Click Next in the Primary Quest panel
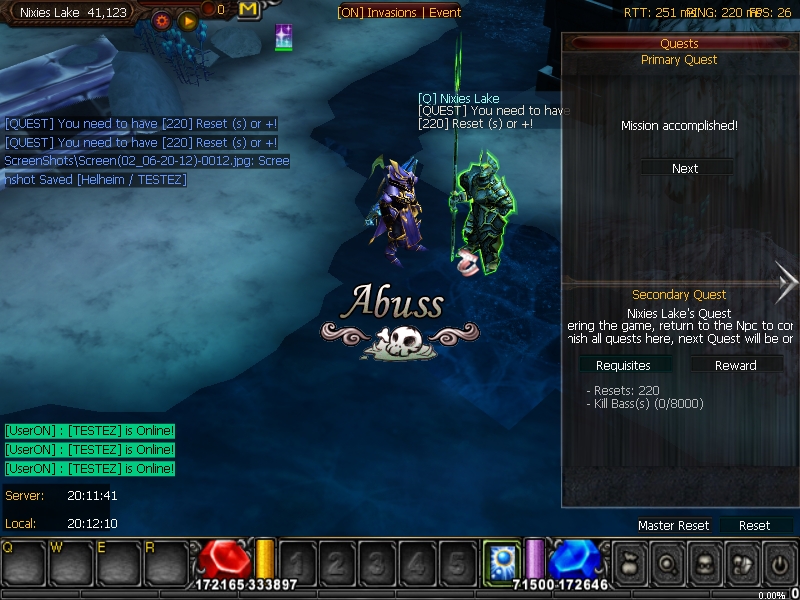The height and width of the screenshot is (600, 800). [685, 168]
